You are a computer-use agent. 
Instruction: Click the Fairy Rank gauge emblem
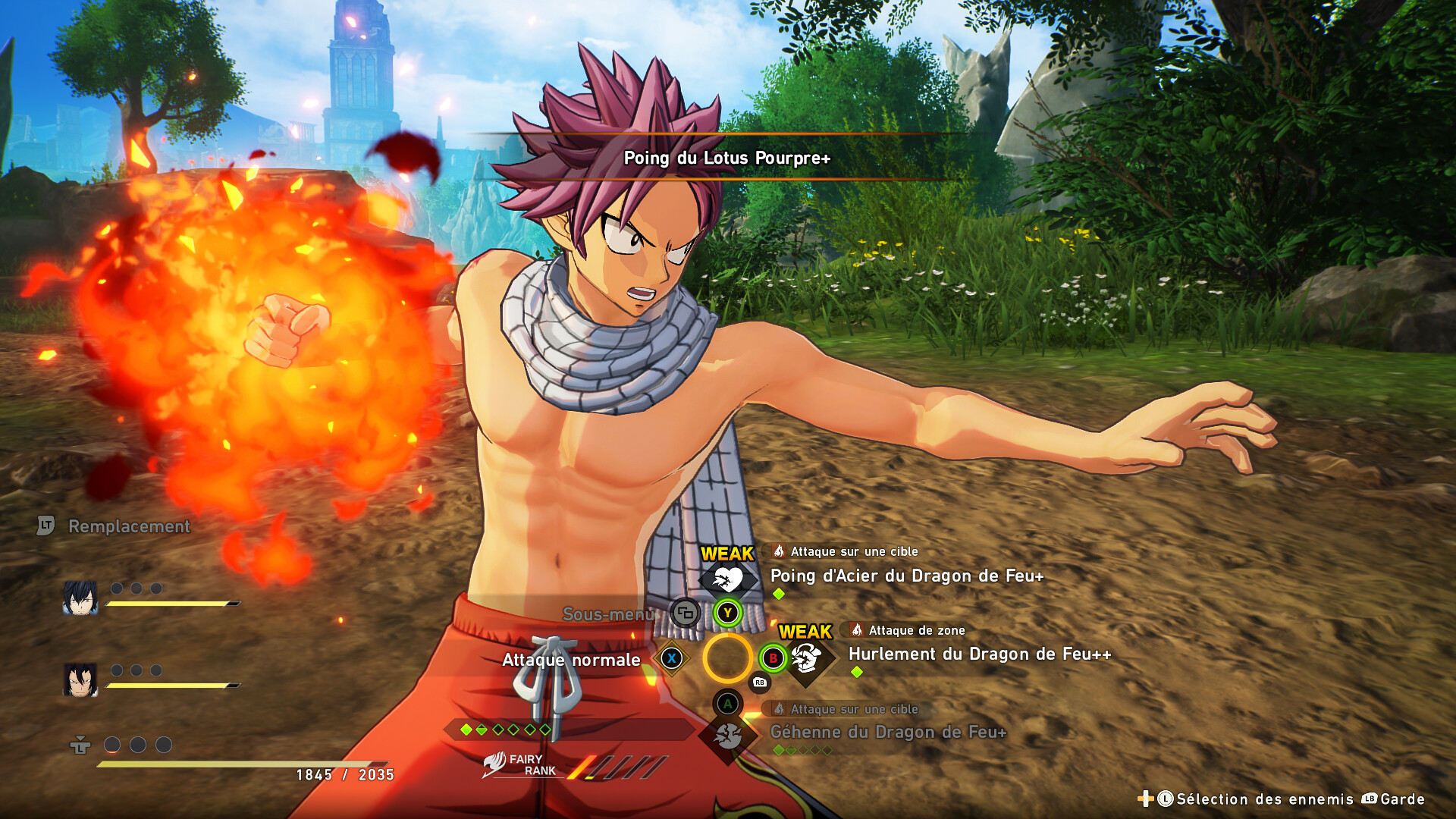(494, 764)
